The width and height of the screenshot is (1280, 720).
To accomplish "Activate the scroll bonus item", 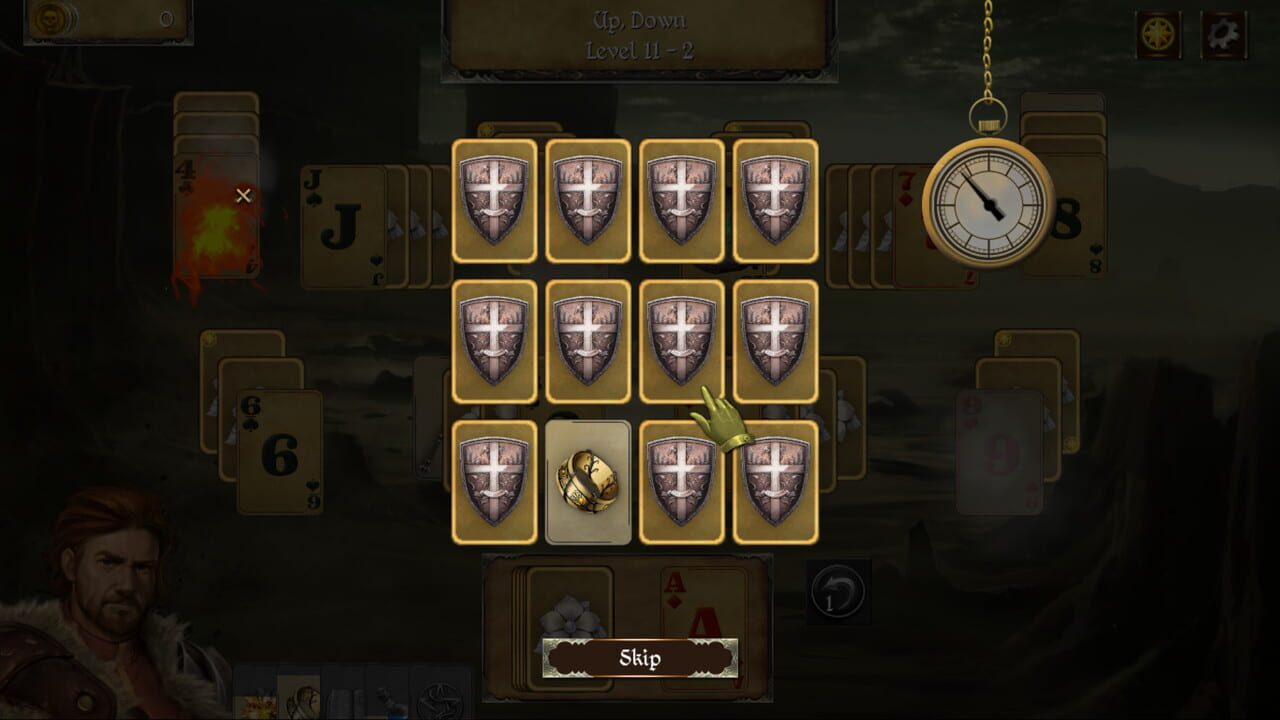I will point(298,700).
